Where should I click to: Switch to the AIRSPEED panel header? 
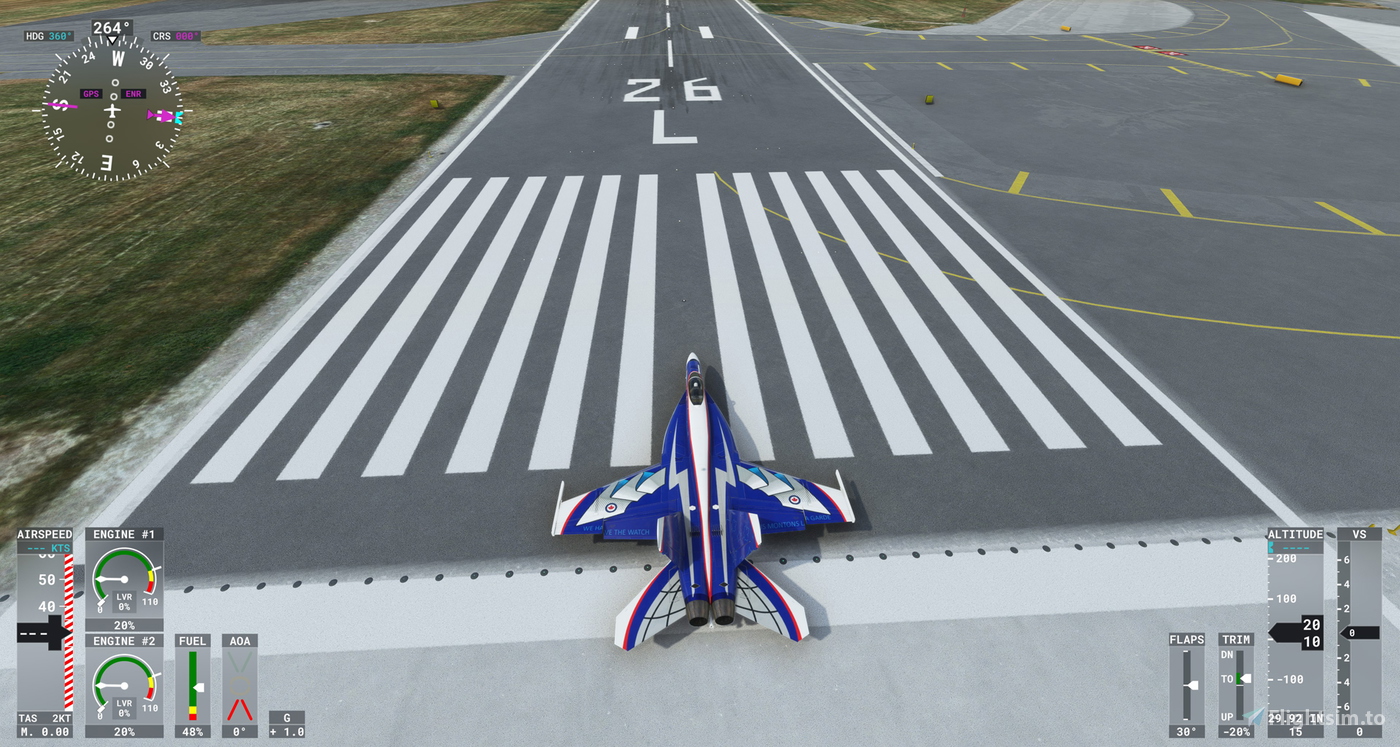pos(44,534)
